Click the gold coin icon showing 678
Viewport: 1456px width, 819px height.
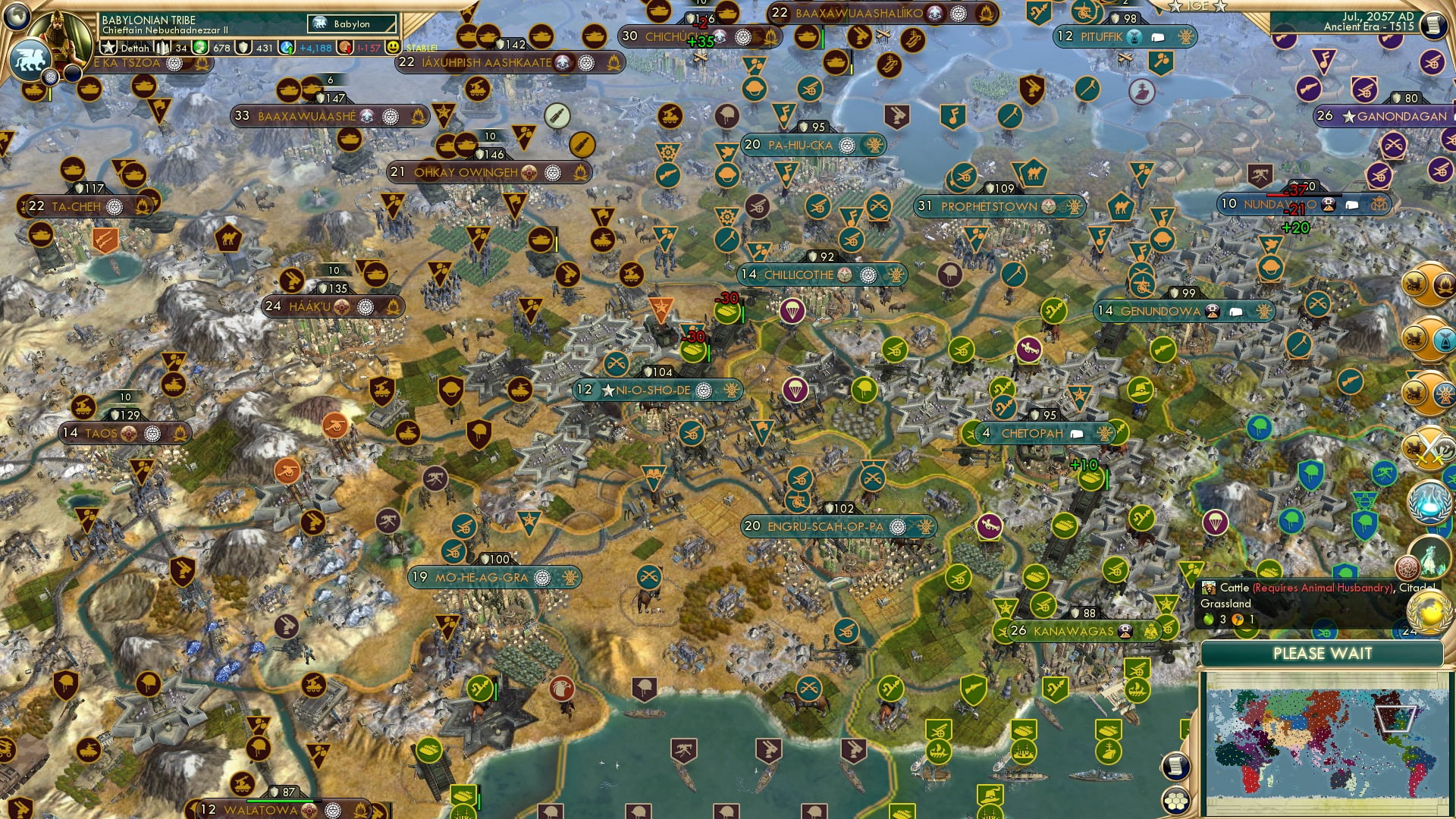(200, 48)
